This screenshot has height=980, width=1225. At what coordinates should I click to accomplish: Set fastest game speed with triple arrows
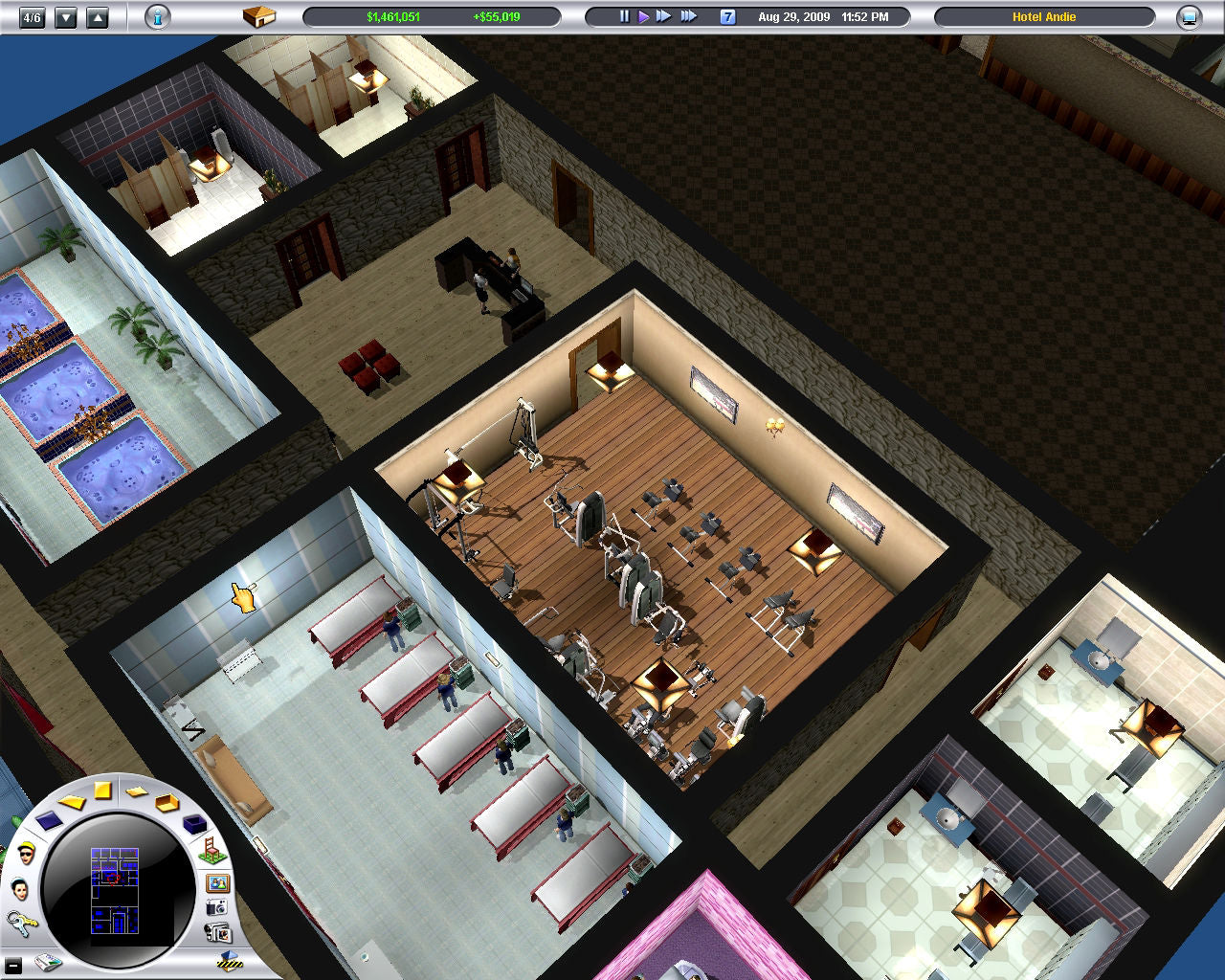[x=688, y=15]
